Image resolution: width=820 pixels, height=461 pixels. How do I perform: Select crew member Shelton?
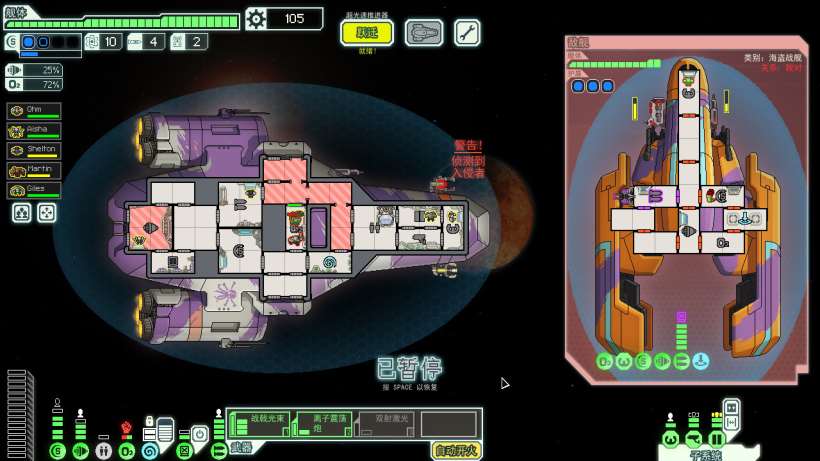point(34,151)
